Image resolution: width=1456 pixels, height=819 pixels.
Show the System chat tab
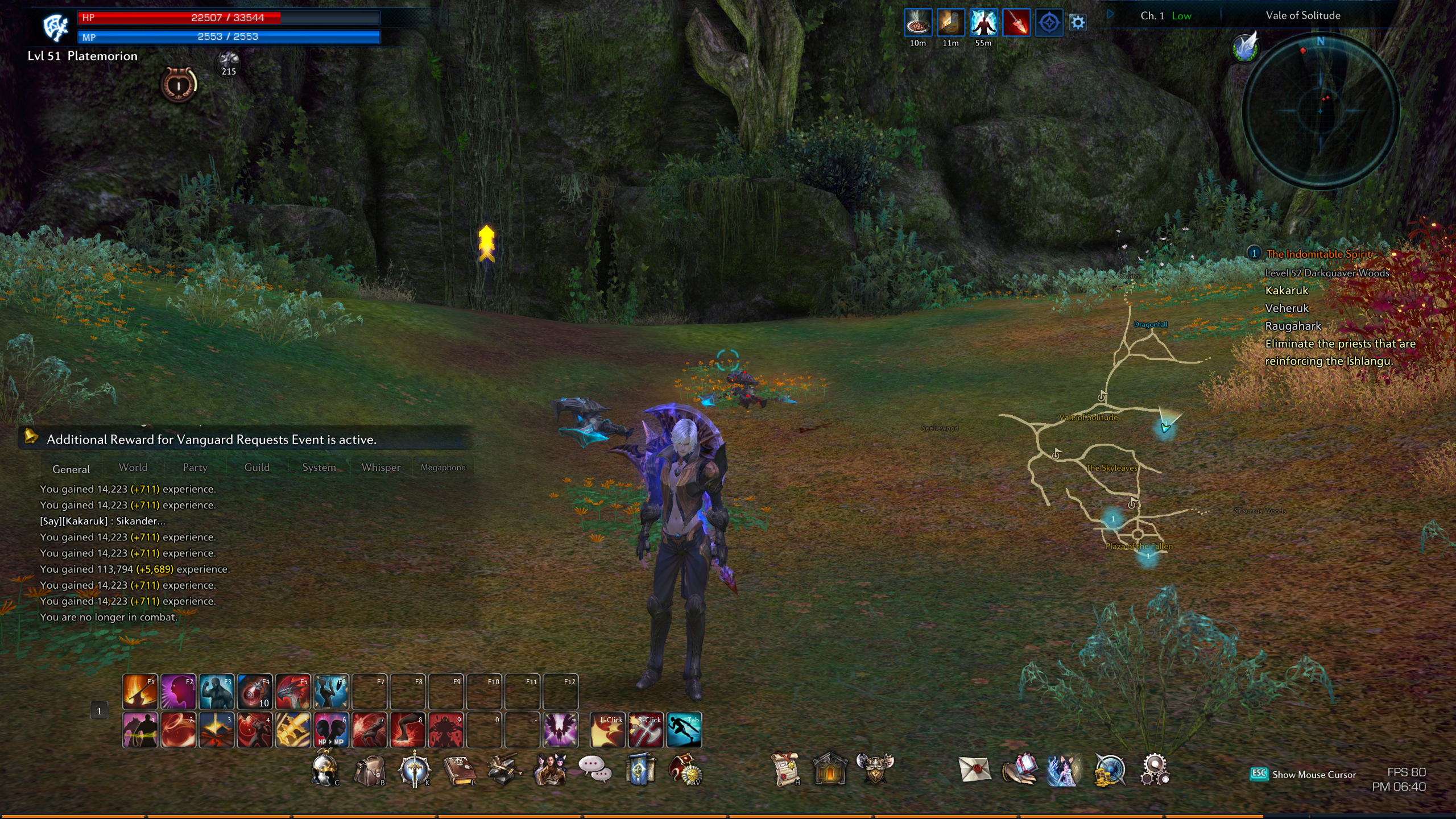(x=318, y=468)
